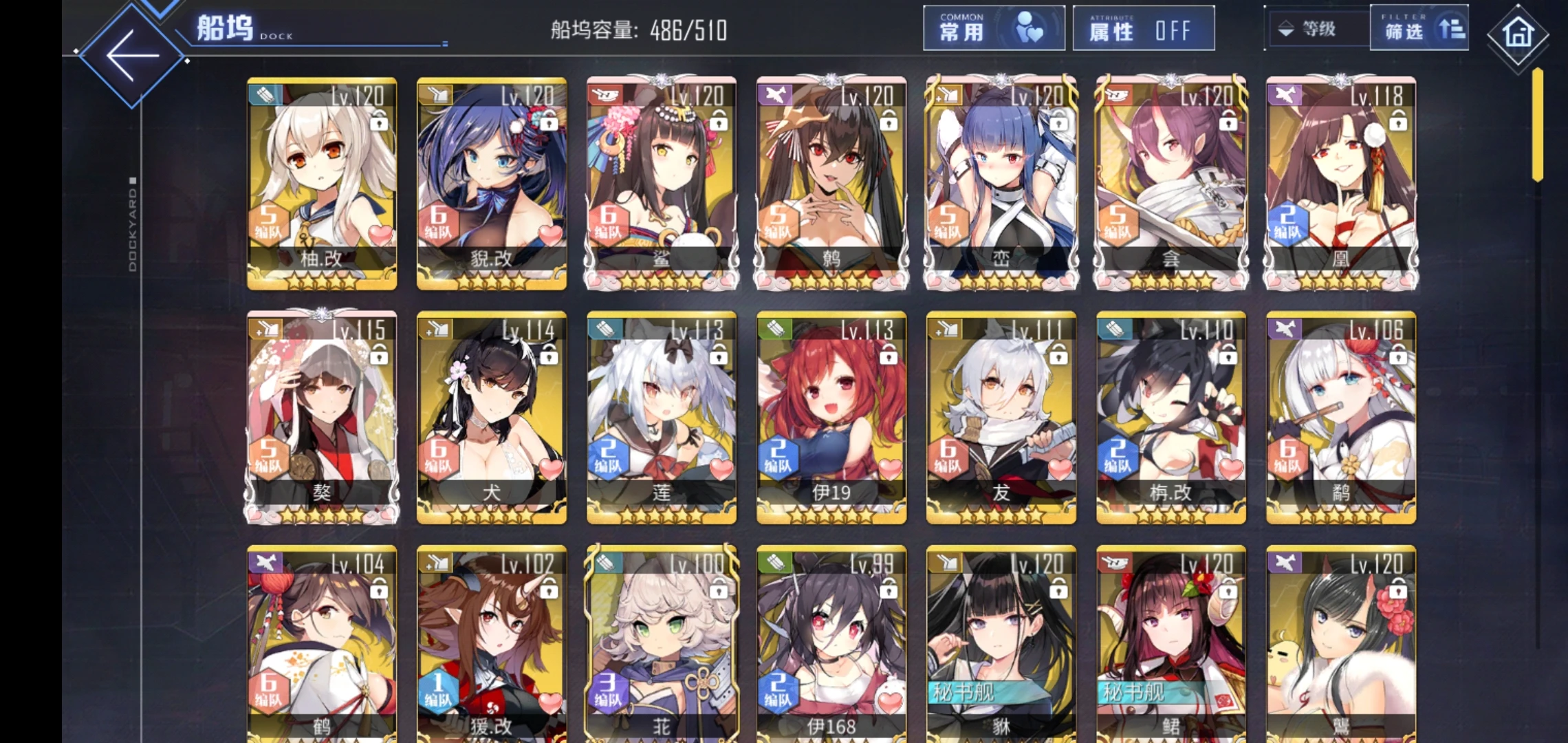
Task: Open the 筛选 filter options
Action: point(1418,29)
